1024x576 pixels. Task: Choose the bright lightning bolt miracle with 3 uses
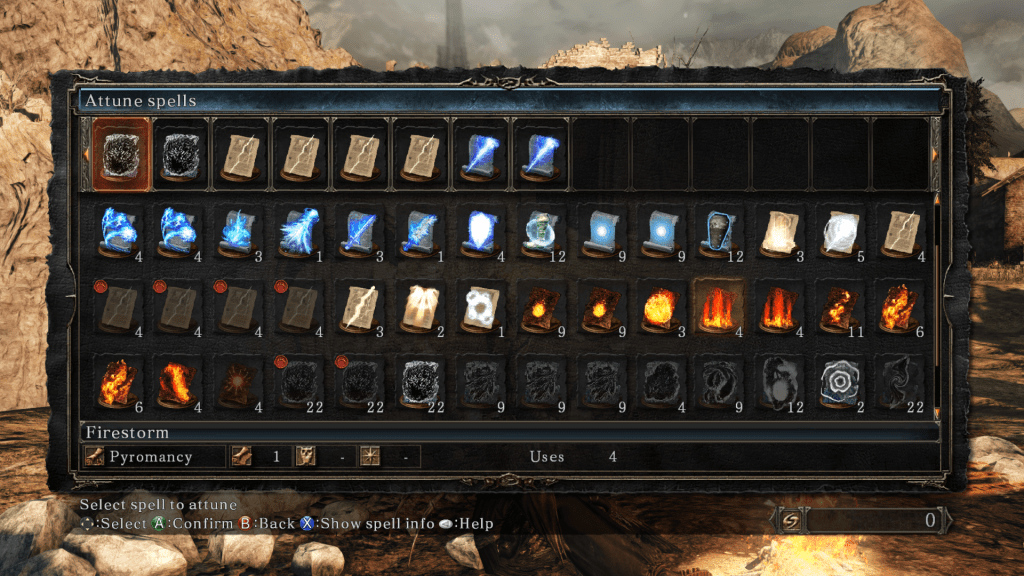[359, 304]
